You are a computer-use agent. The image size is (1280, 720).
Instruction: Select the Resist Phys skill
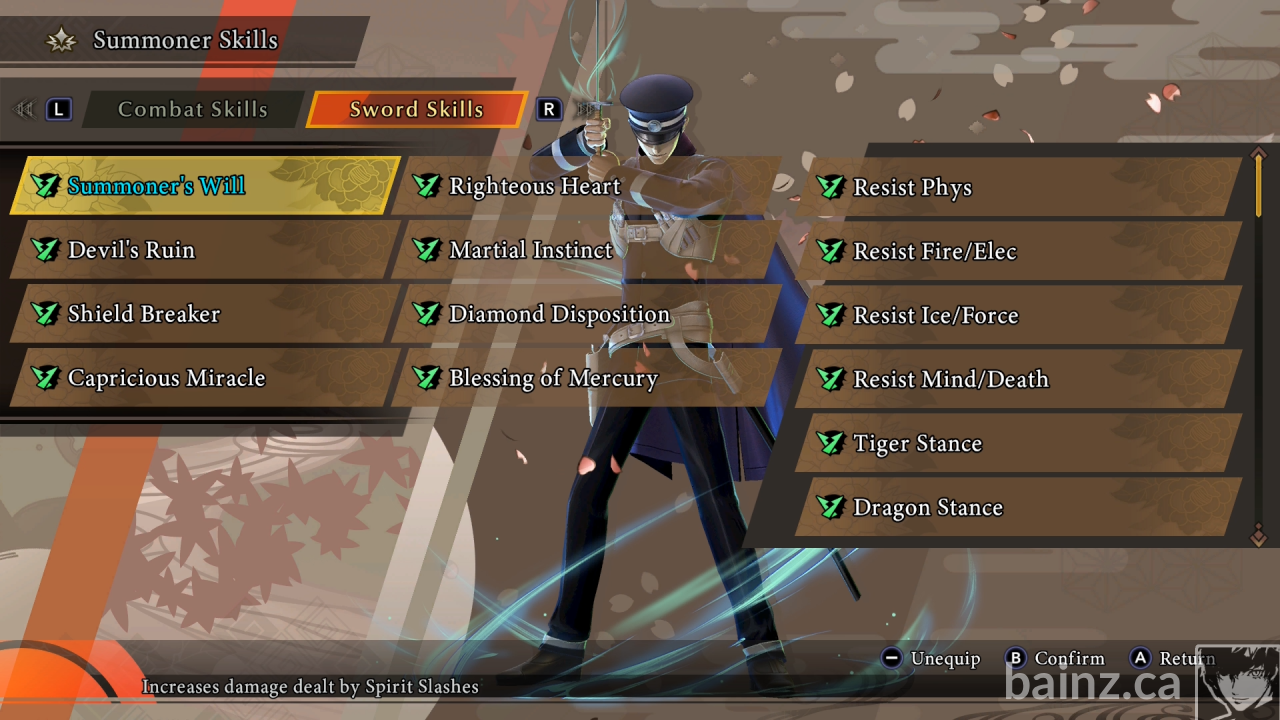1018,188
